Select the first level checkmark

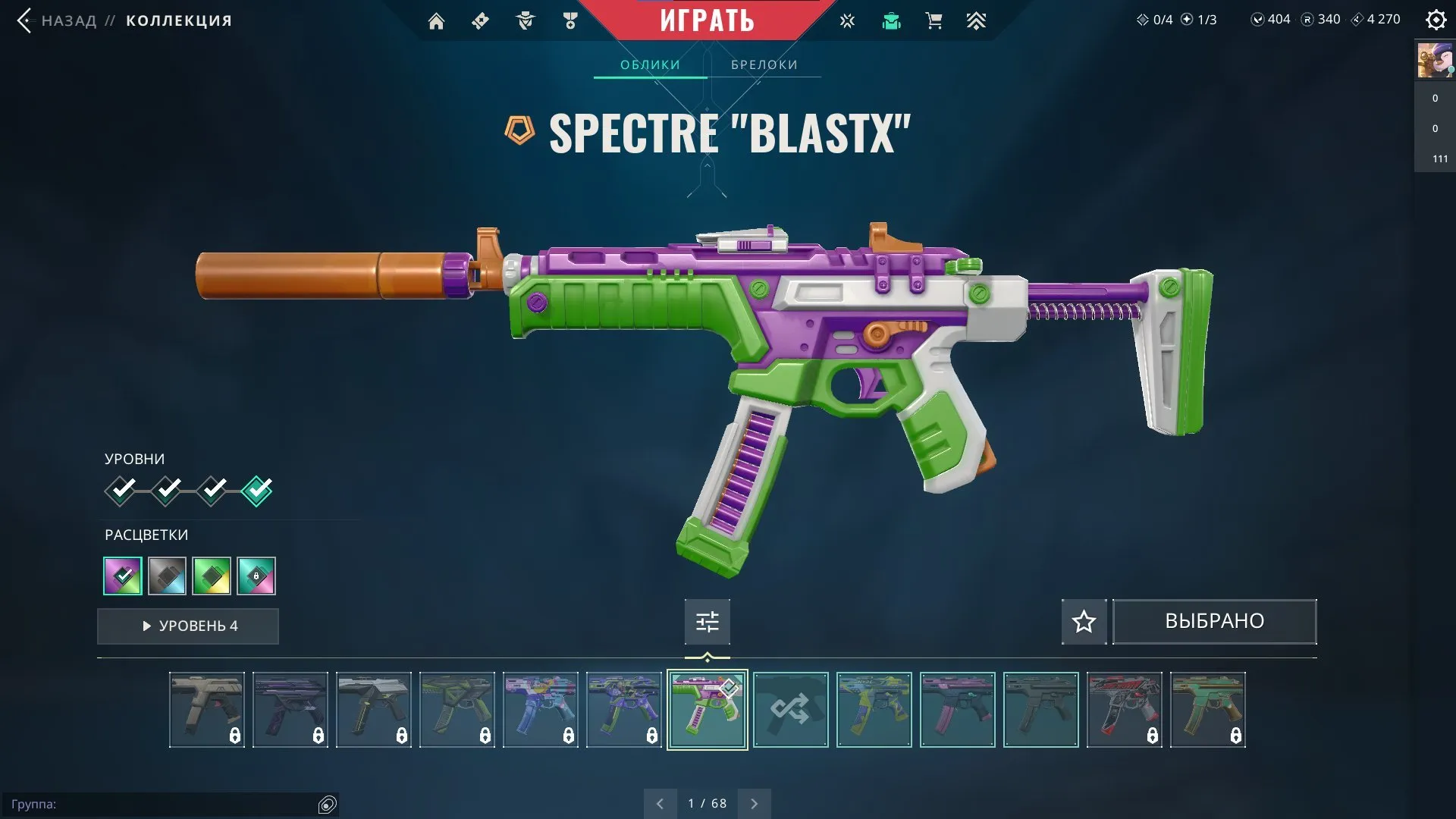tap(121, 489)
